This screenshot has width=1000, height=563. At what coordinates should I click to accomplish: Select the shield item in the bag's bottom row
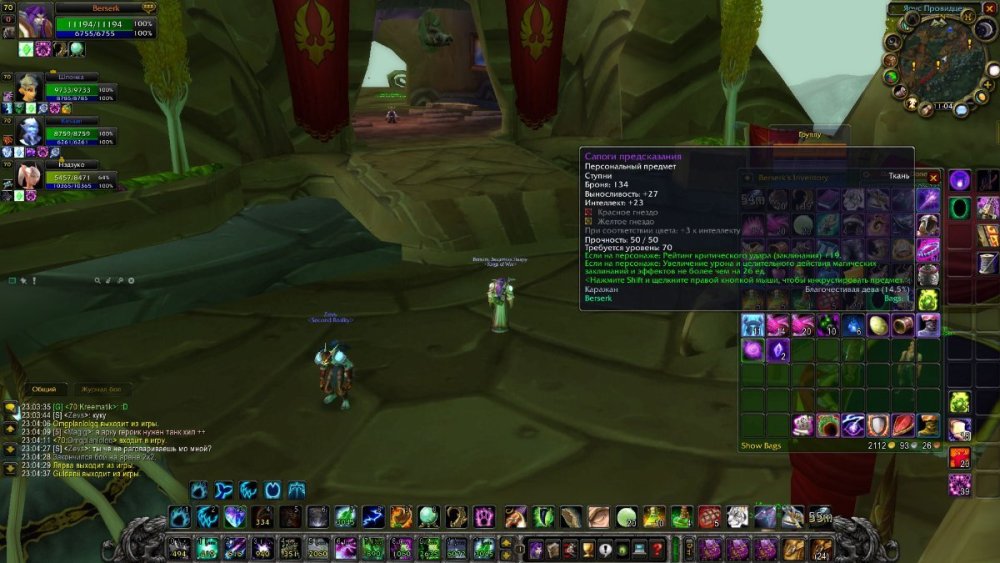(877, 425)
